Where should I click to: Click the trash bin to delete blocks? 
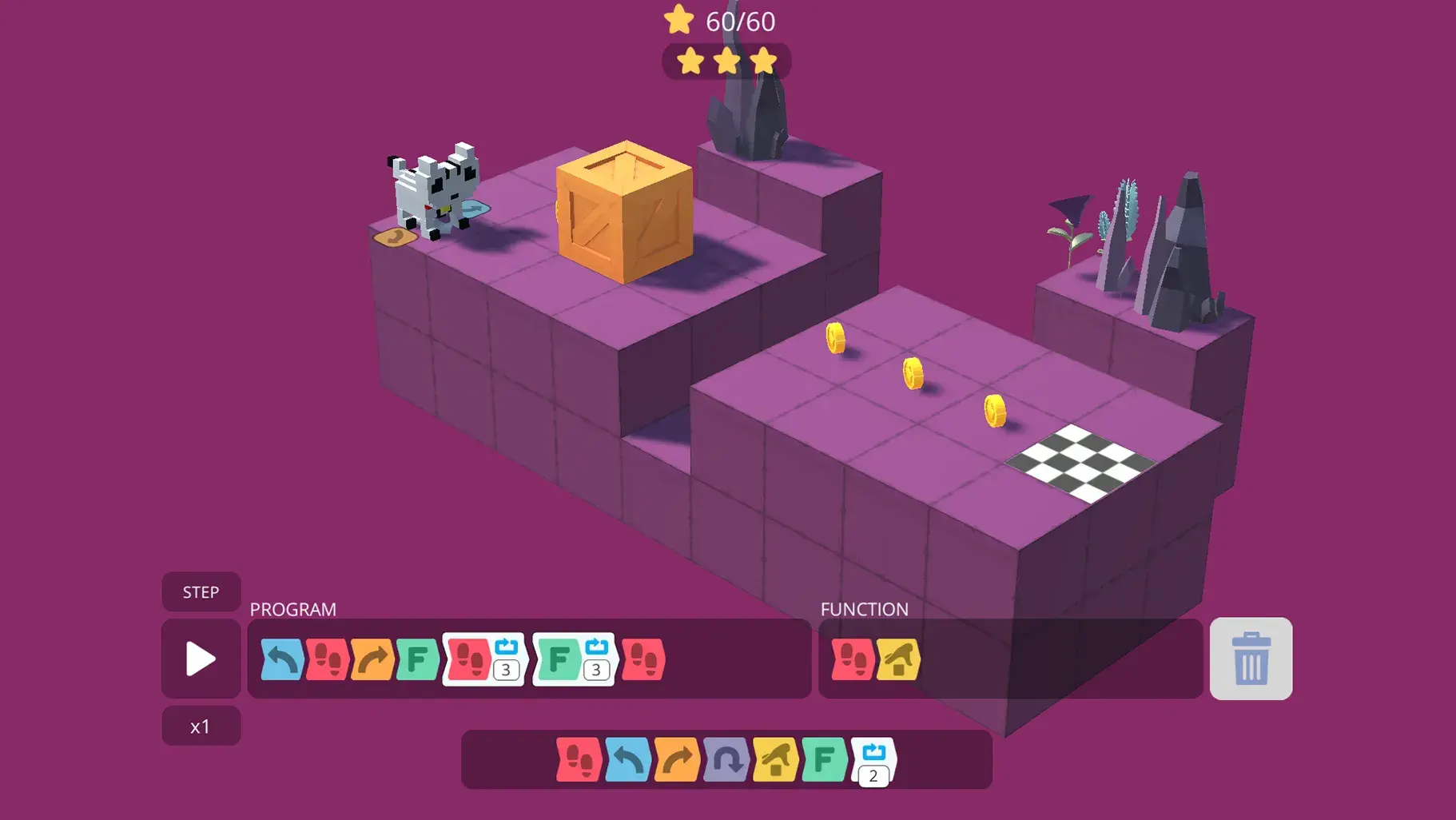point(1251,659)
